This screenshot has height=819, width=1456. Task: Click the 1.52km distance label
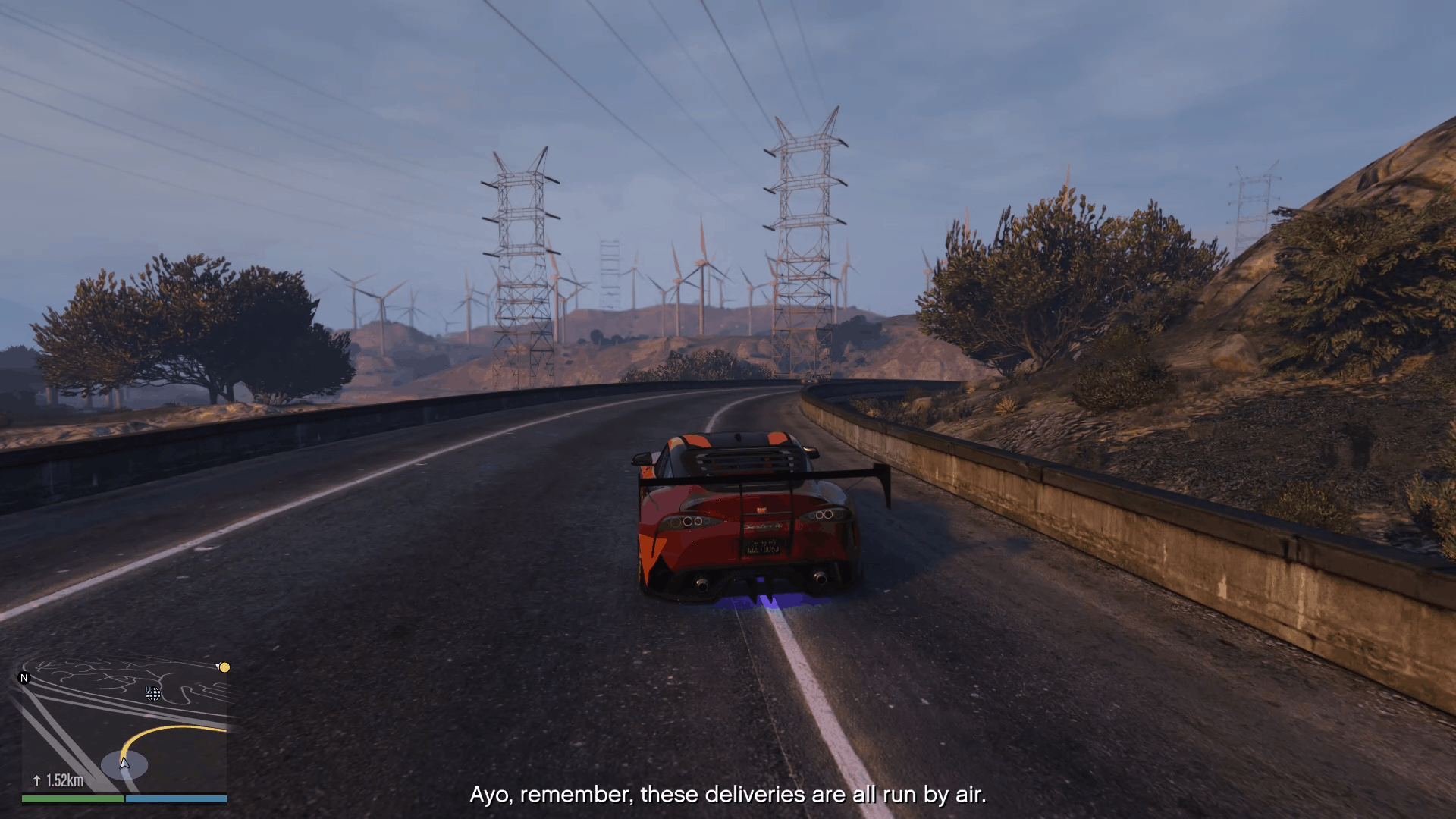pyautogui.click(x=65, y=780)
